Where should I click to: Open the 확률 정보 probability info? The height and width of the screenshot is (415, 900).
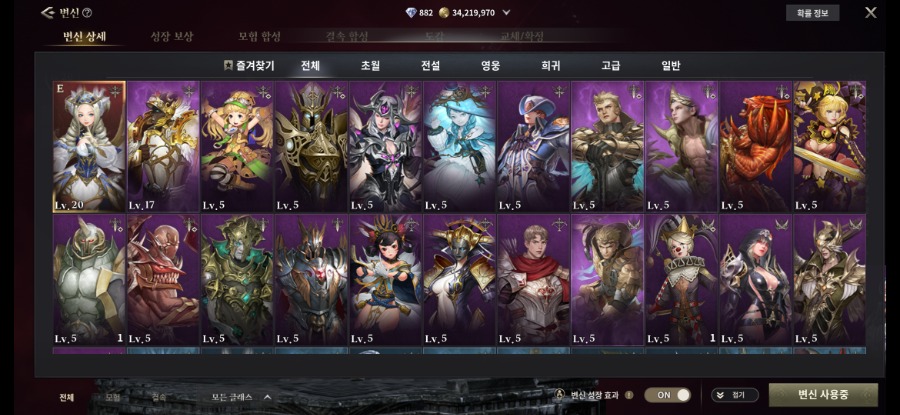[812, 13]
